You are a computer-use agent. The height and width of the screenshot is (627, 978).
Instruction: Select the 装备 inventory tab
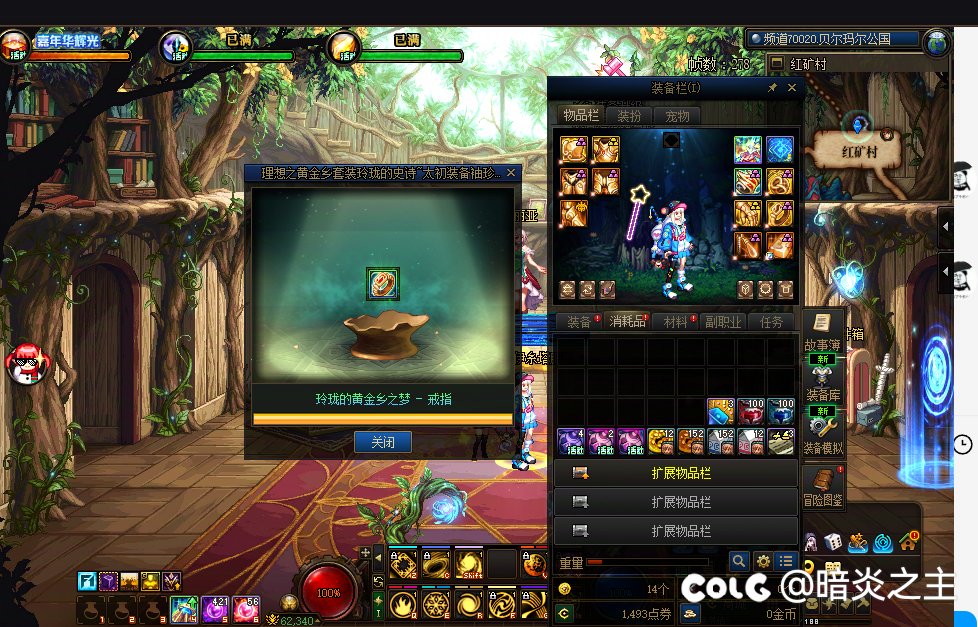click(579, 322)
